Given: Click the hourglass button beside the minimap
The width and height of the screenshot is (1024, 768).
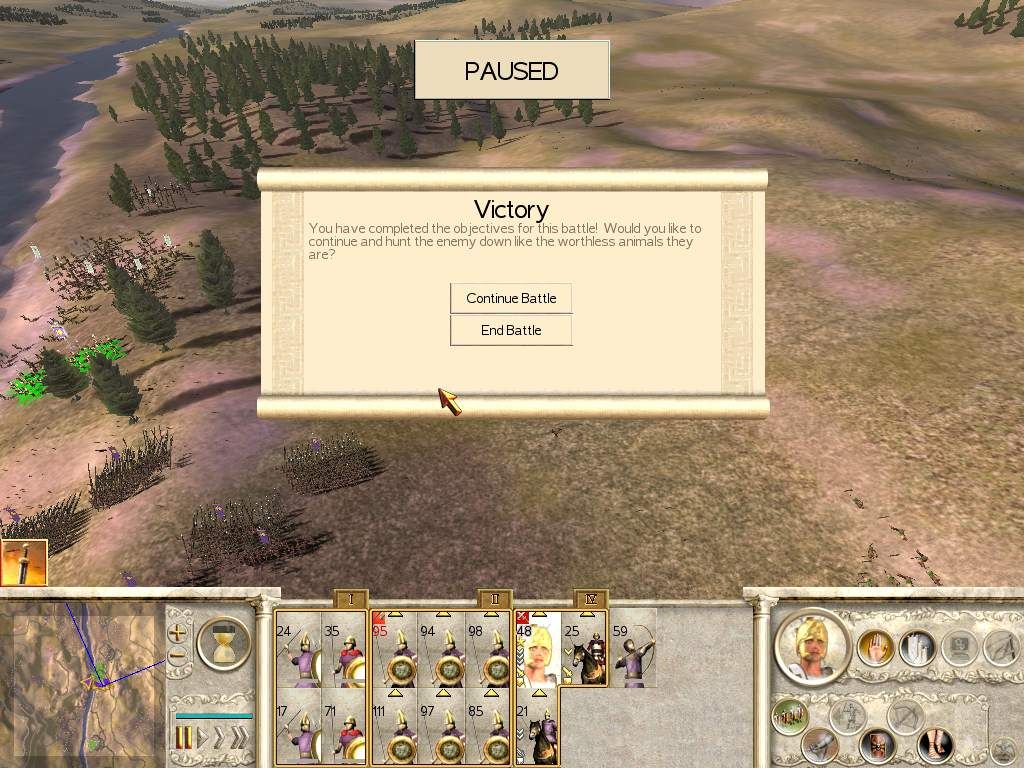Looking at the screenshot, I should (x=224, y=642).
